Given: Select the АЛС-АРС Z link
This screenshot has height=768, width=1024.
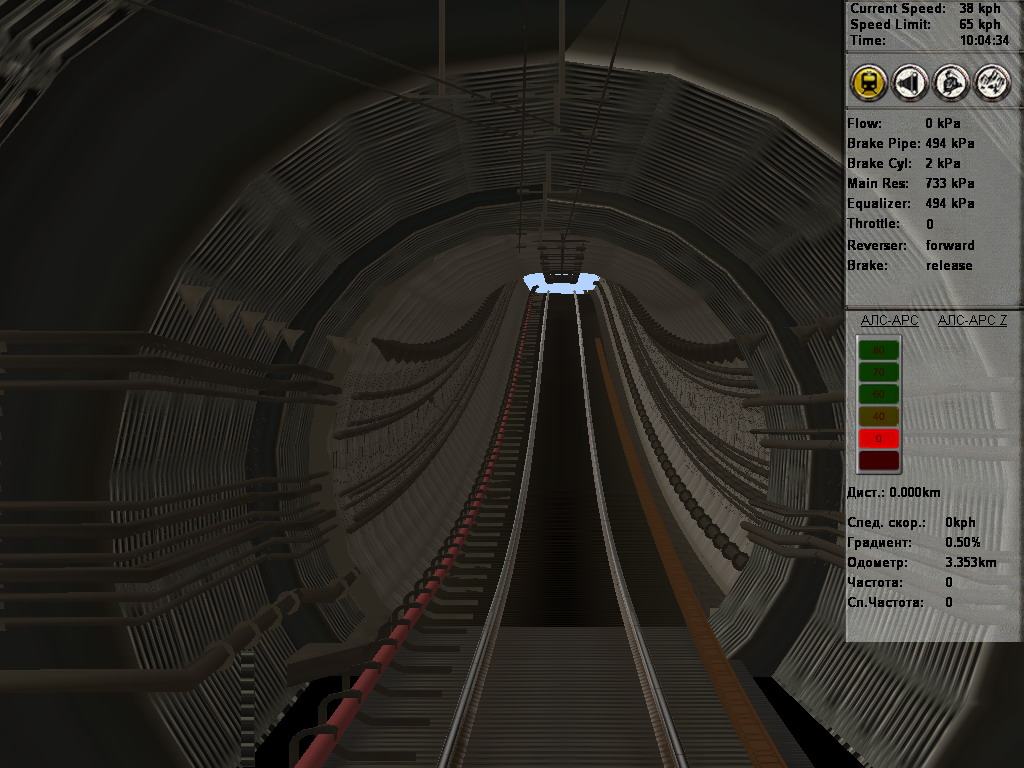Looking at the screenshot, I should [972, 320].
